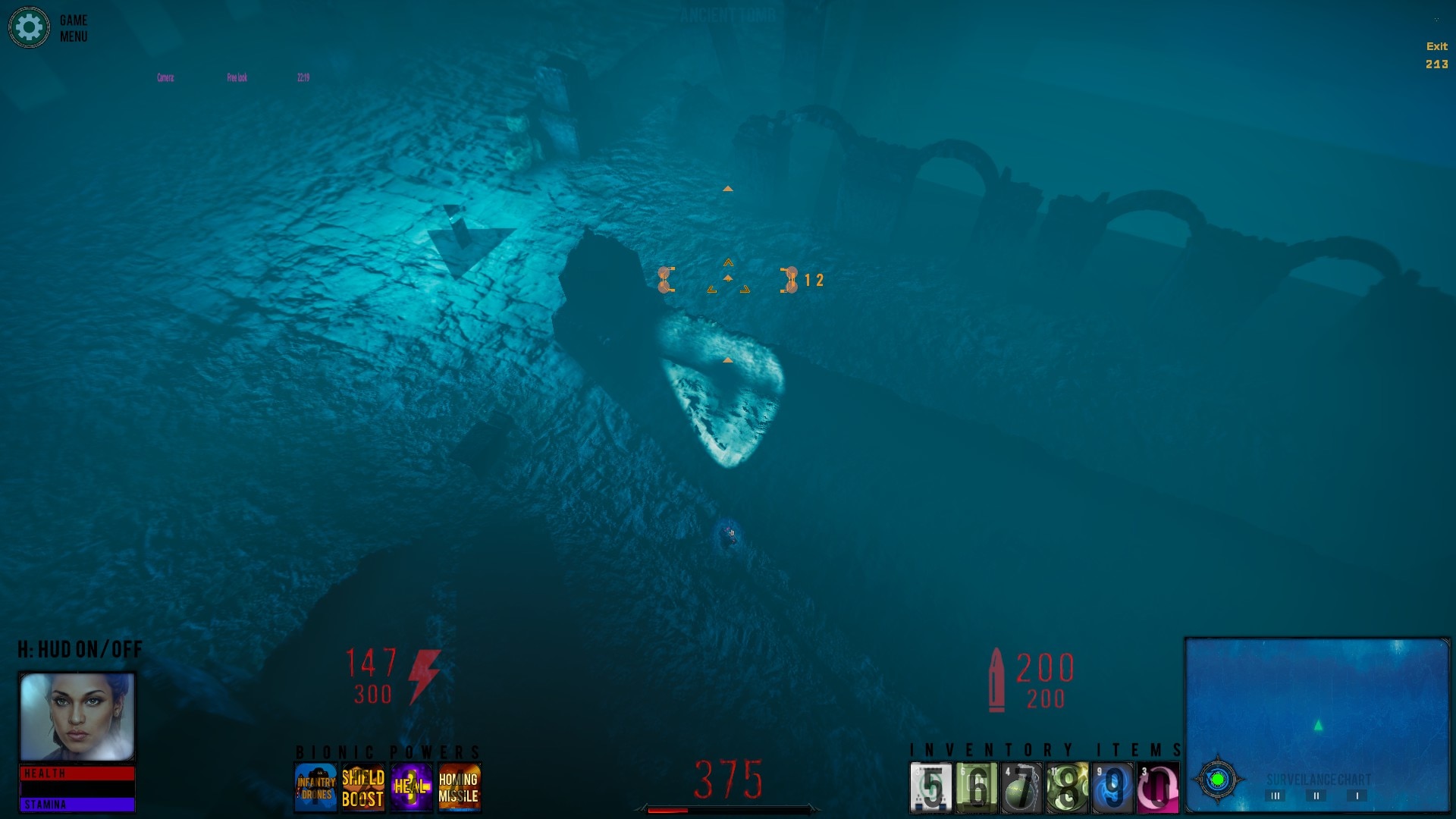Fire the Homing Missile power
This screenshot has height=819, width=1456.
[459, 787]
